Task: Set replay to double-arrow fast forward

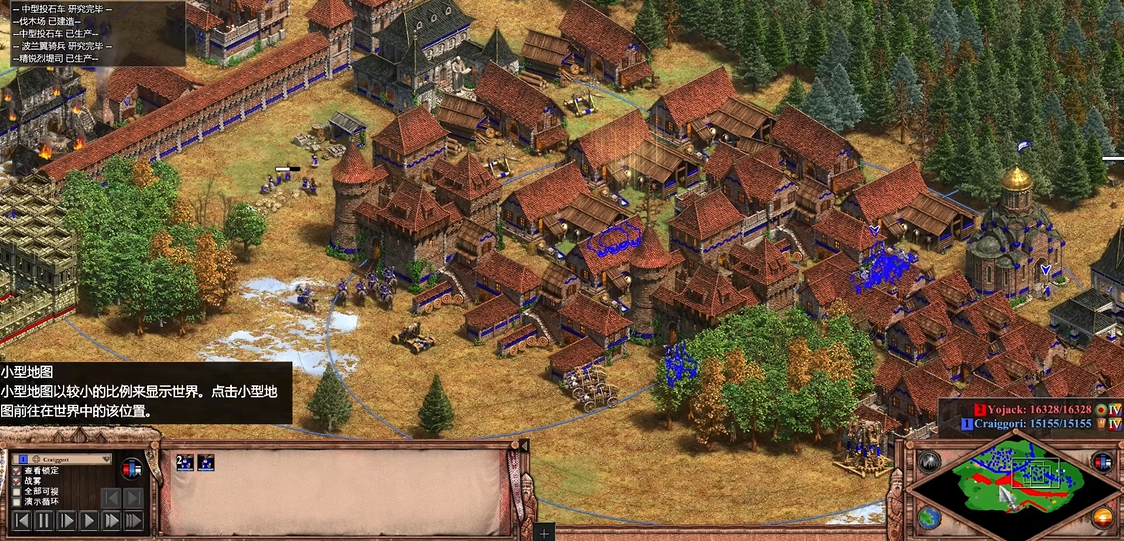Action: 110,520
